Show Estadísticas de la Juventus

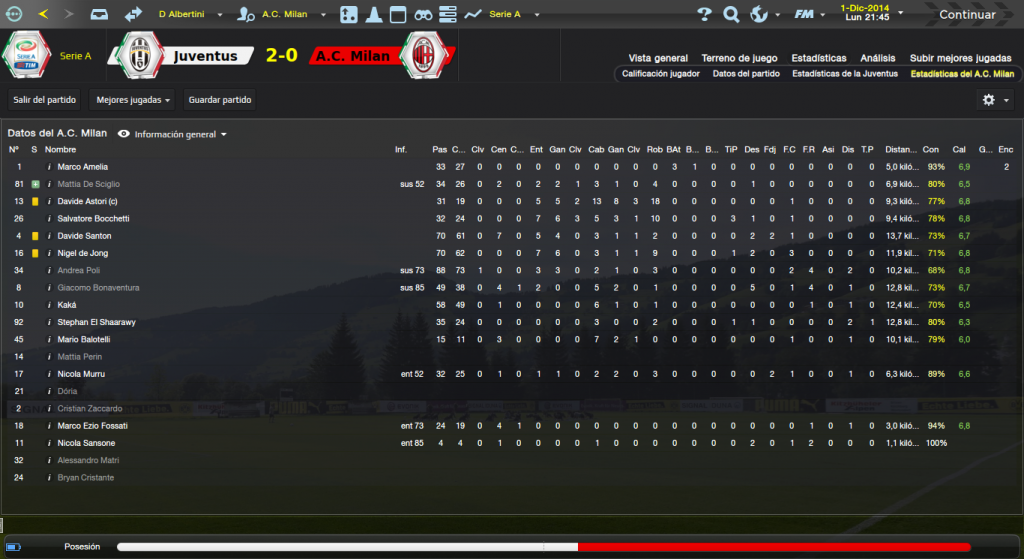click(845, 74)
